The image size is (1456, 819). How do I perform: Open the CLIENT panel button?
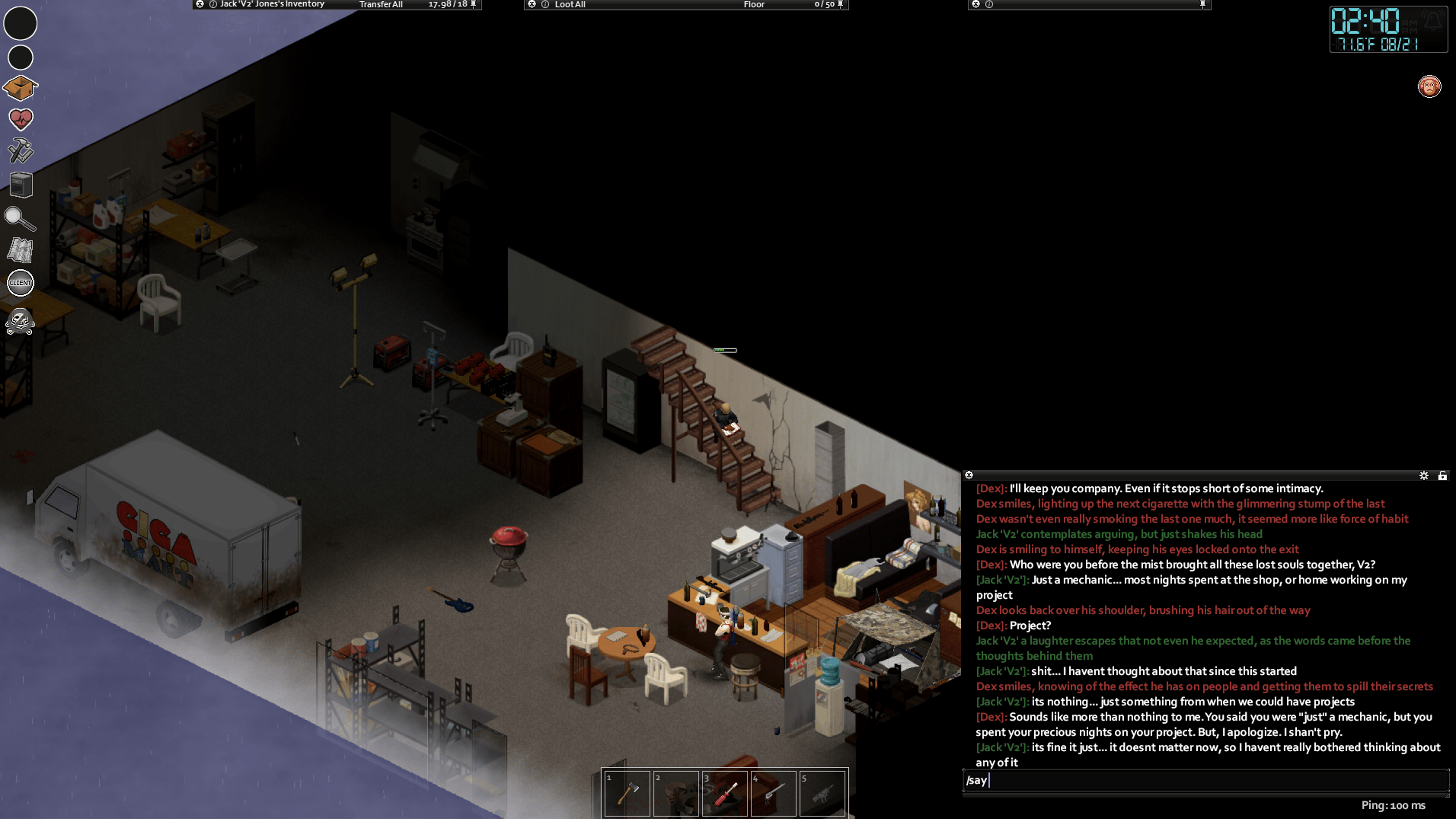20,282
